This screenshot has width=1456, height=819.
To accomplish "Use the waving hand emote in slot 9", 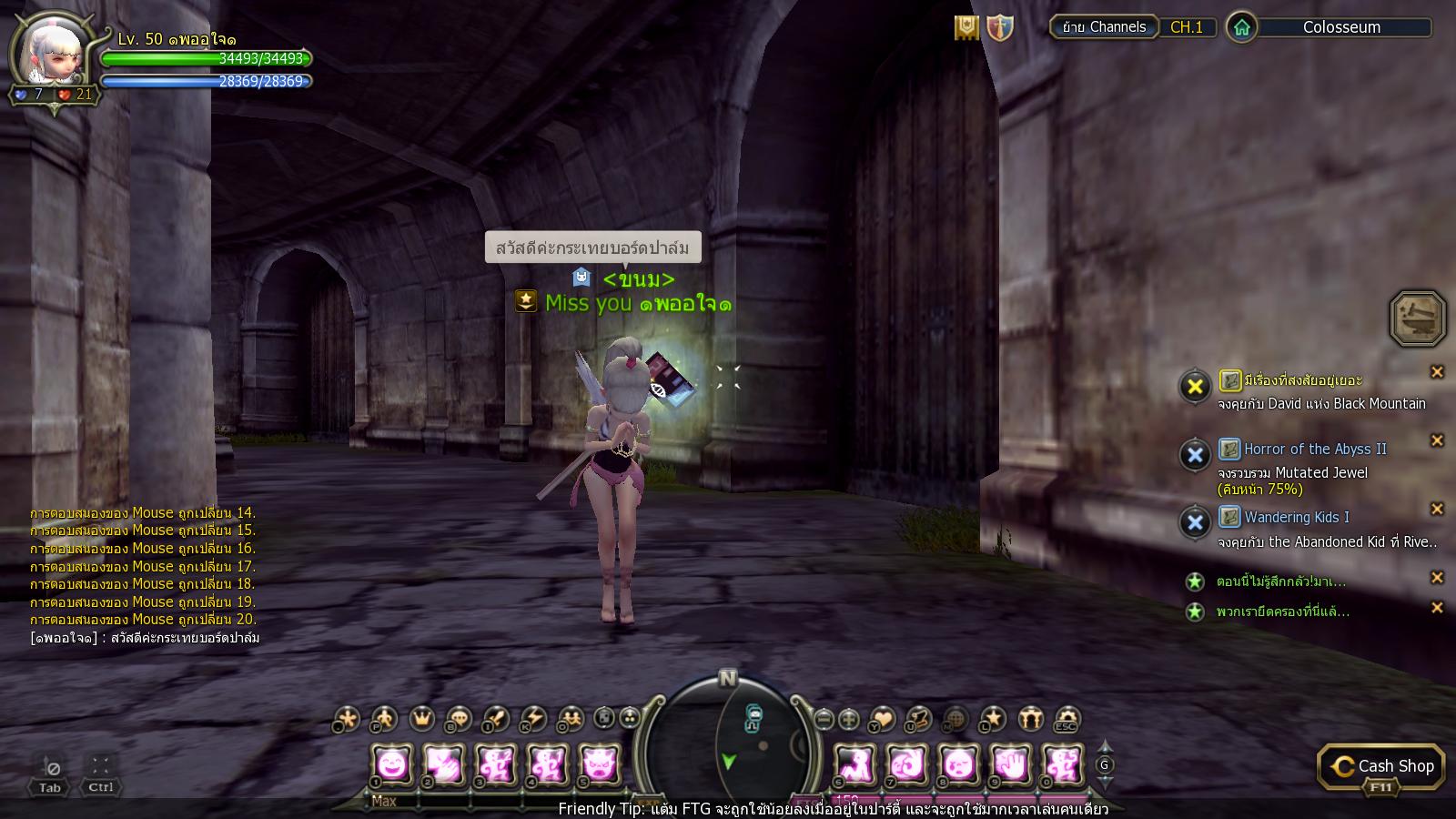I will click(x=1010, y=763).
